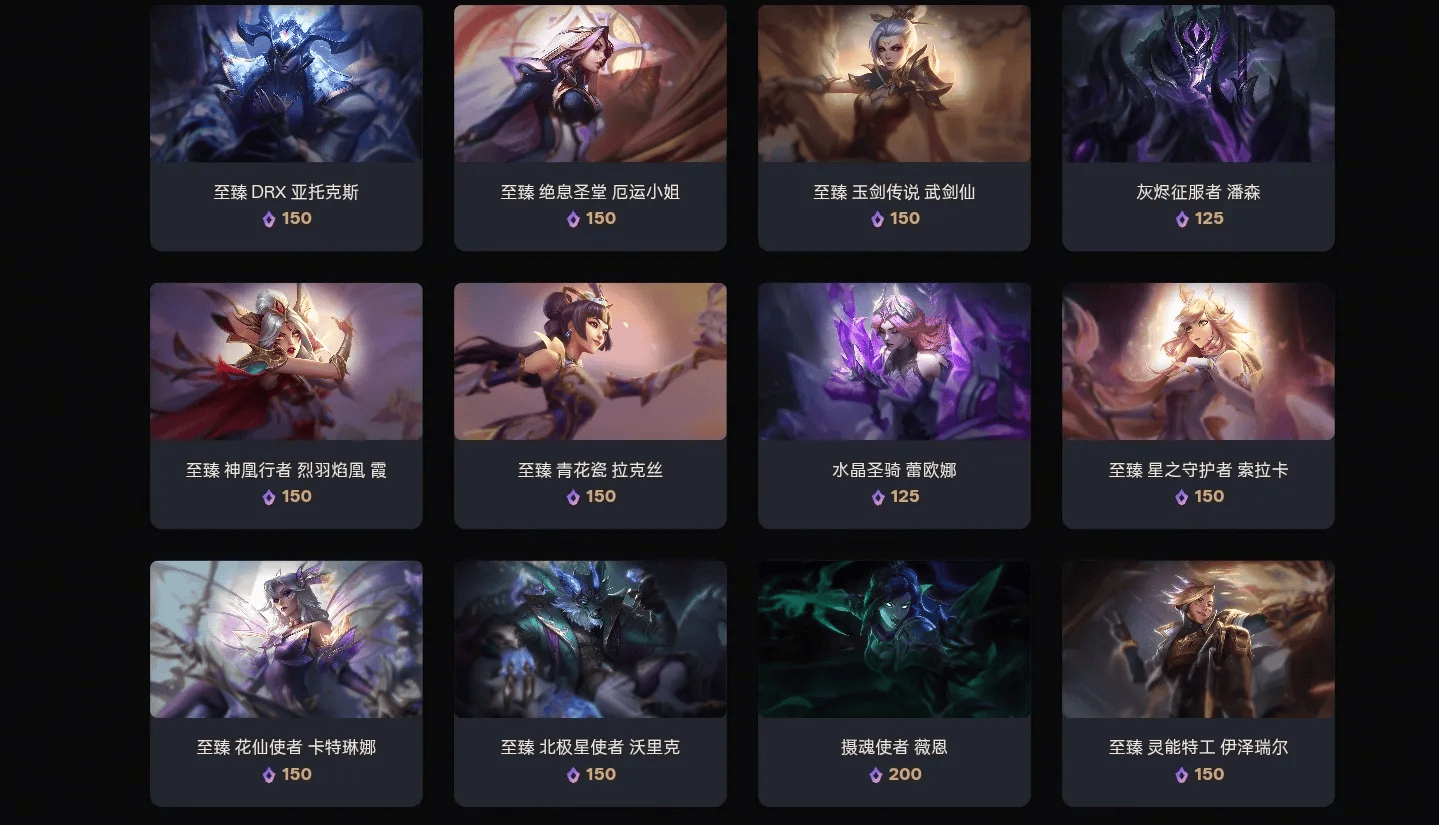Open the 至臻 玉剑传说 武剑仙 card

[894, 127]
